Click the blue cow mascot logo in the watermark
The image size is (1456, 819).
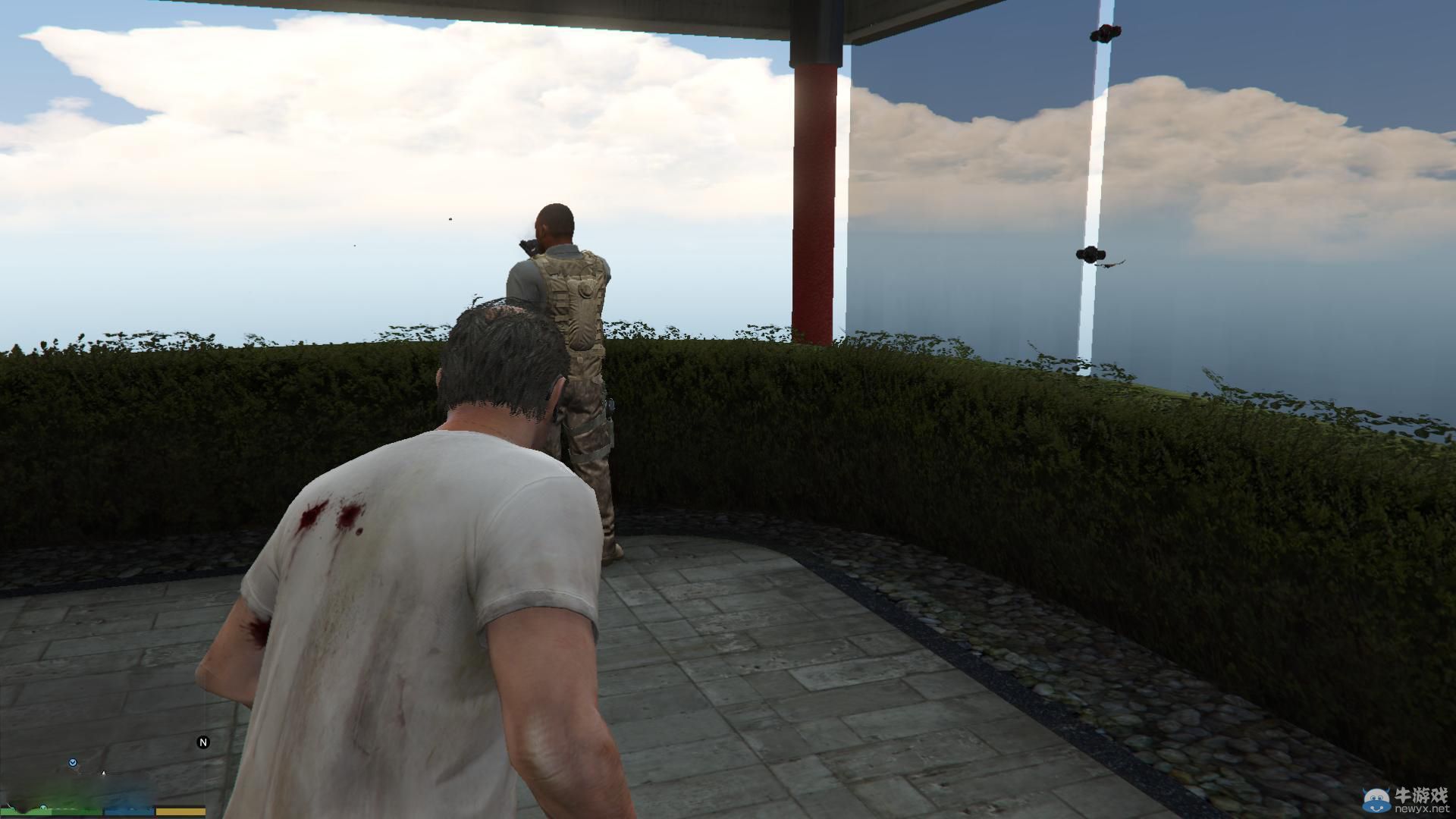coord(1376,800)
